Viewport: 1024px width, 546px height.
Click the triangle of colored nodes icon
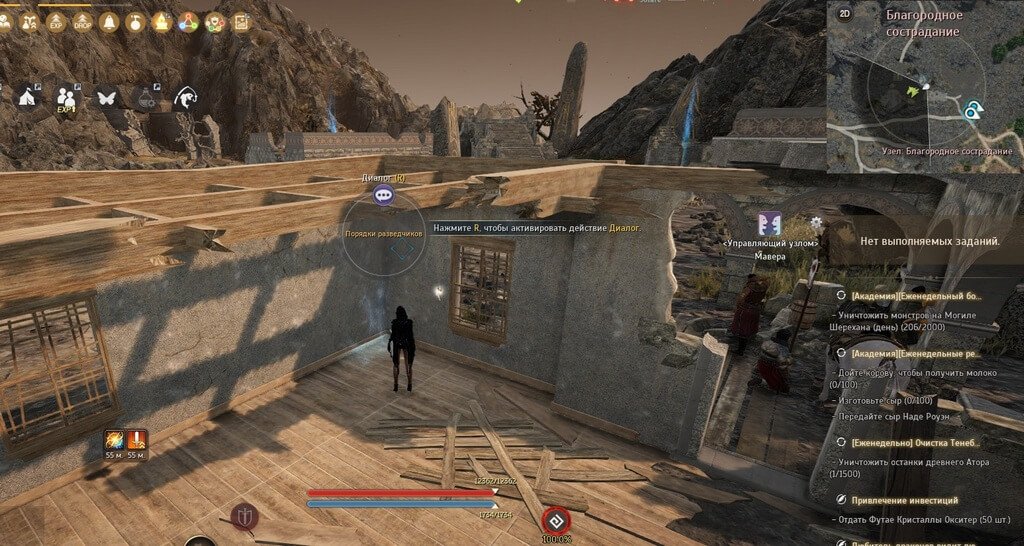[x=187, y=21]
